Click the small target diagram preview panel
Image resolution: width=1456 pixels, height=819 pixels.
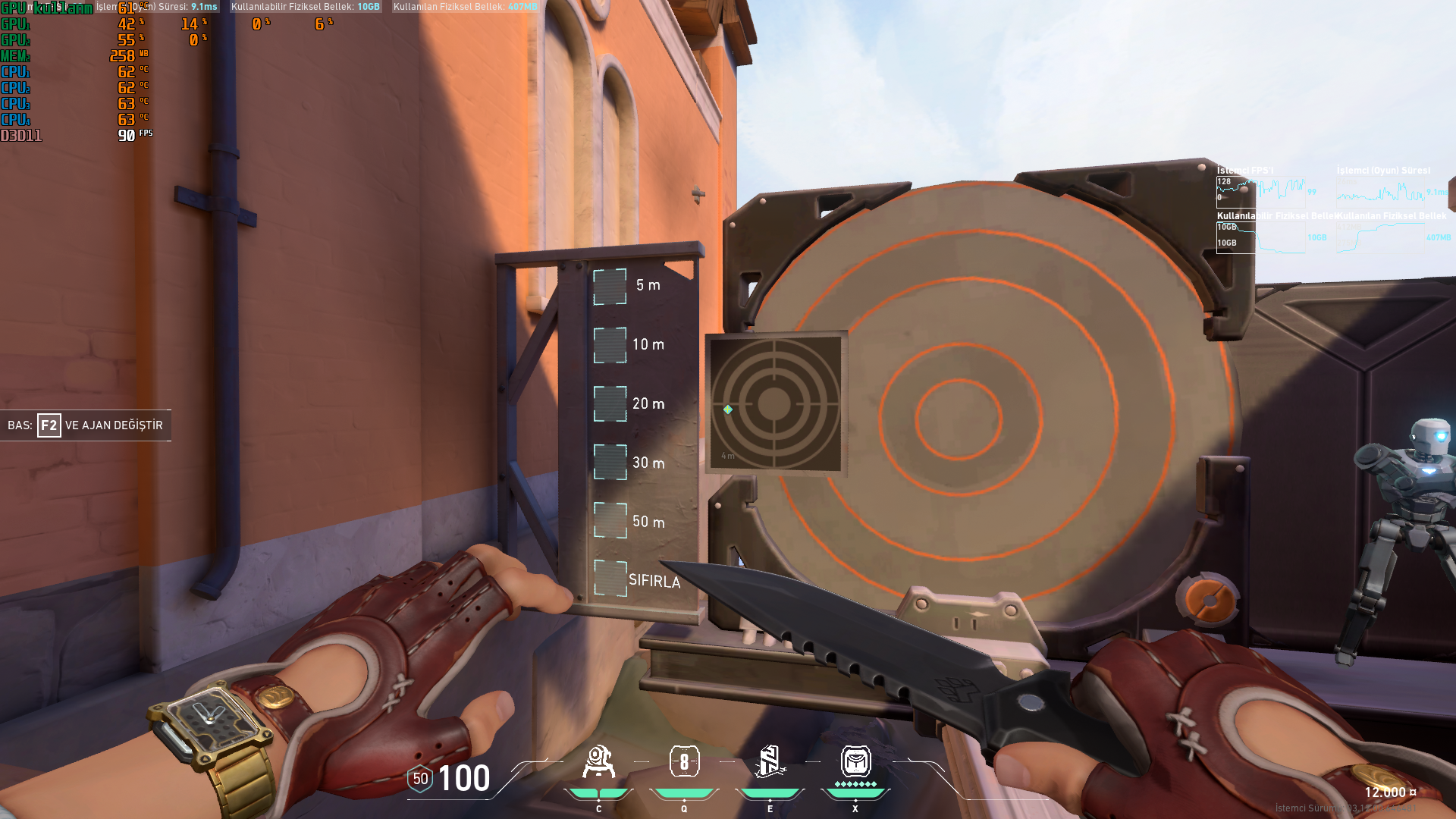775,400
